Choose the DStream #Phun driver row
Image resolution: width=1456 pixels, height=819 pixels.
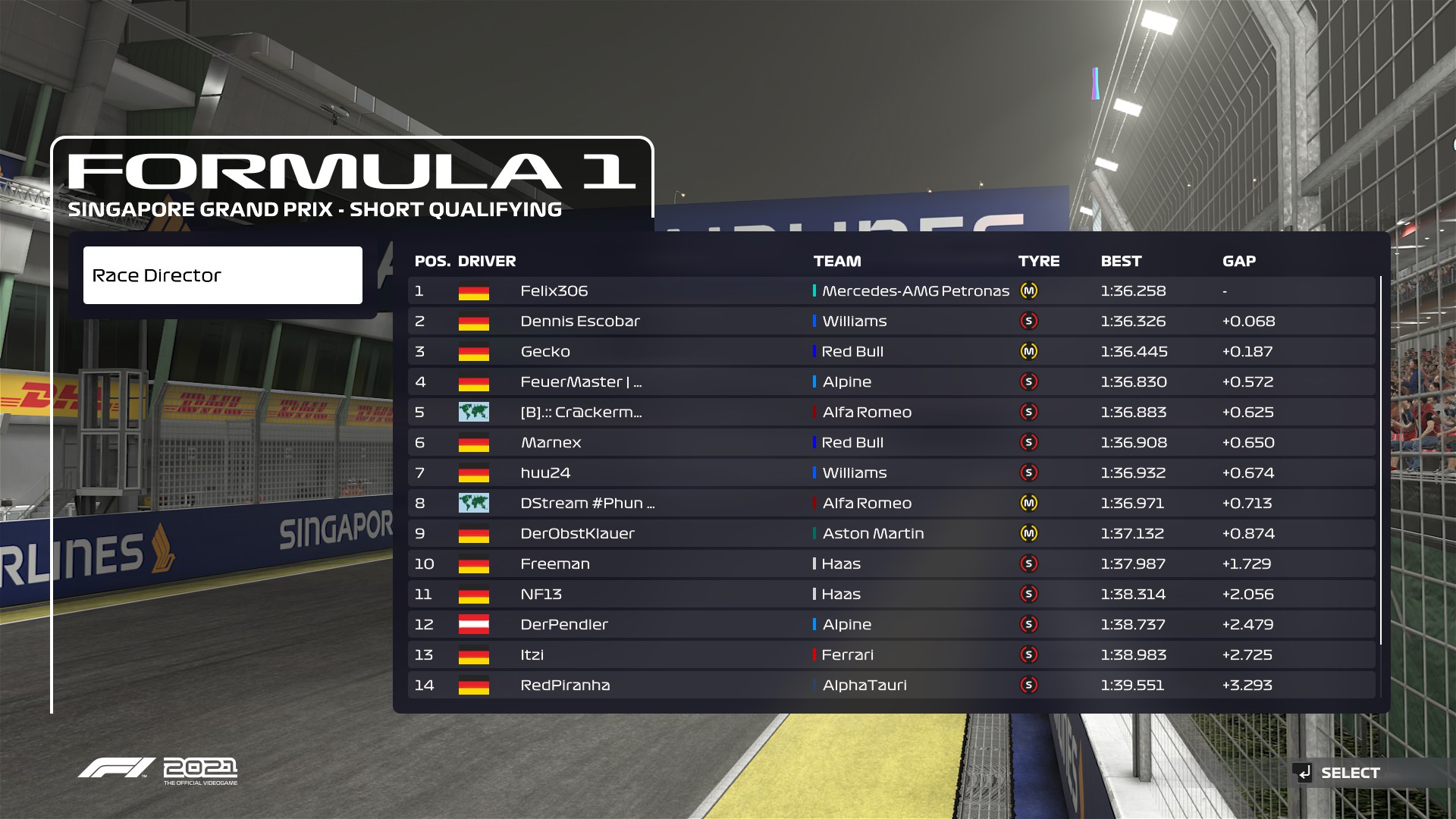click(891, 504)
